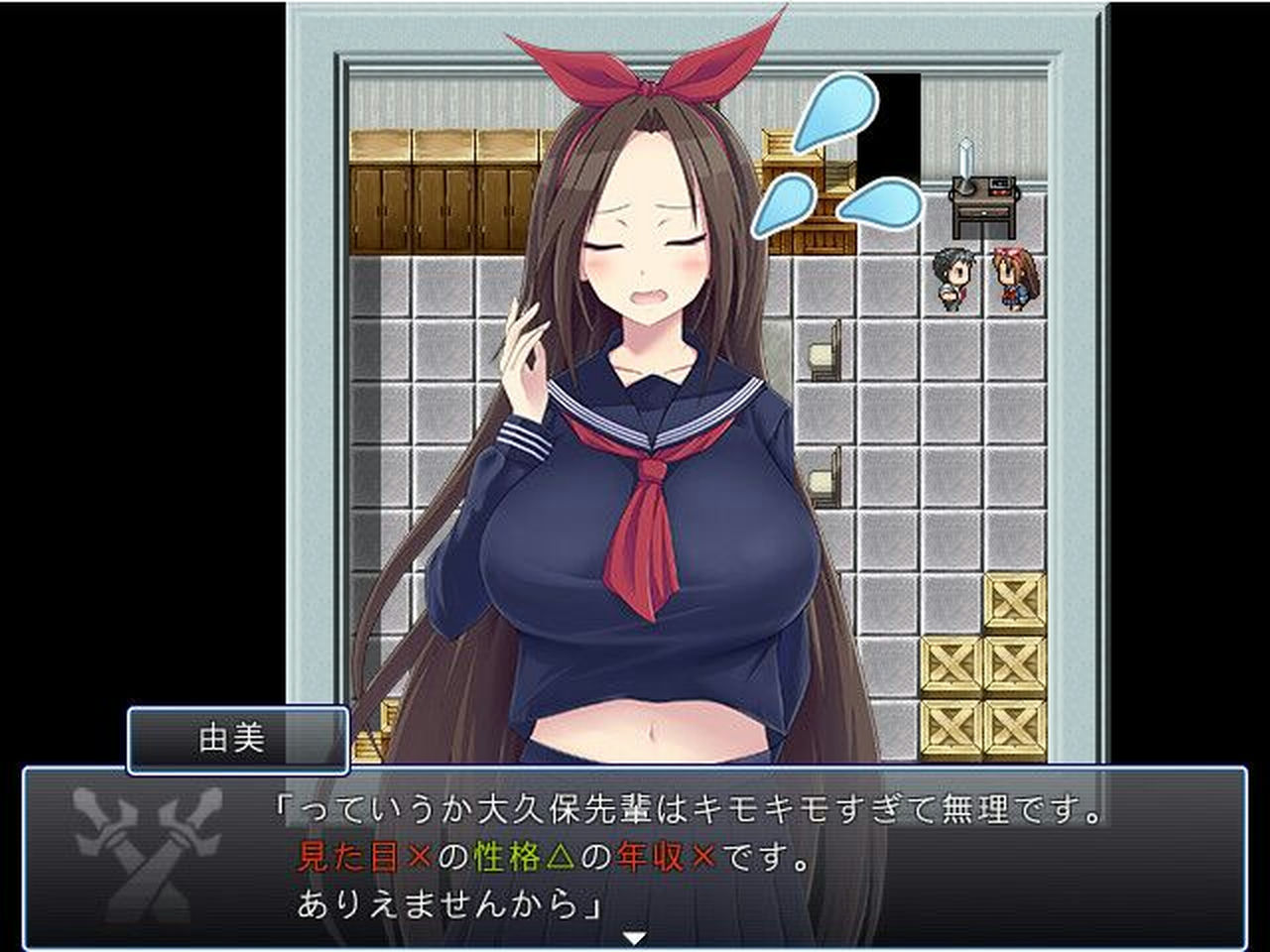1270x952 pixels.
Task: Click the desk drawer under the machine
Action: click(x=982, y=210)
